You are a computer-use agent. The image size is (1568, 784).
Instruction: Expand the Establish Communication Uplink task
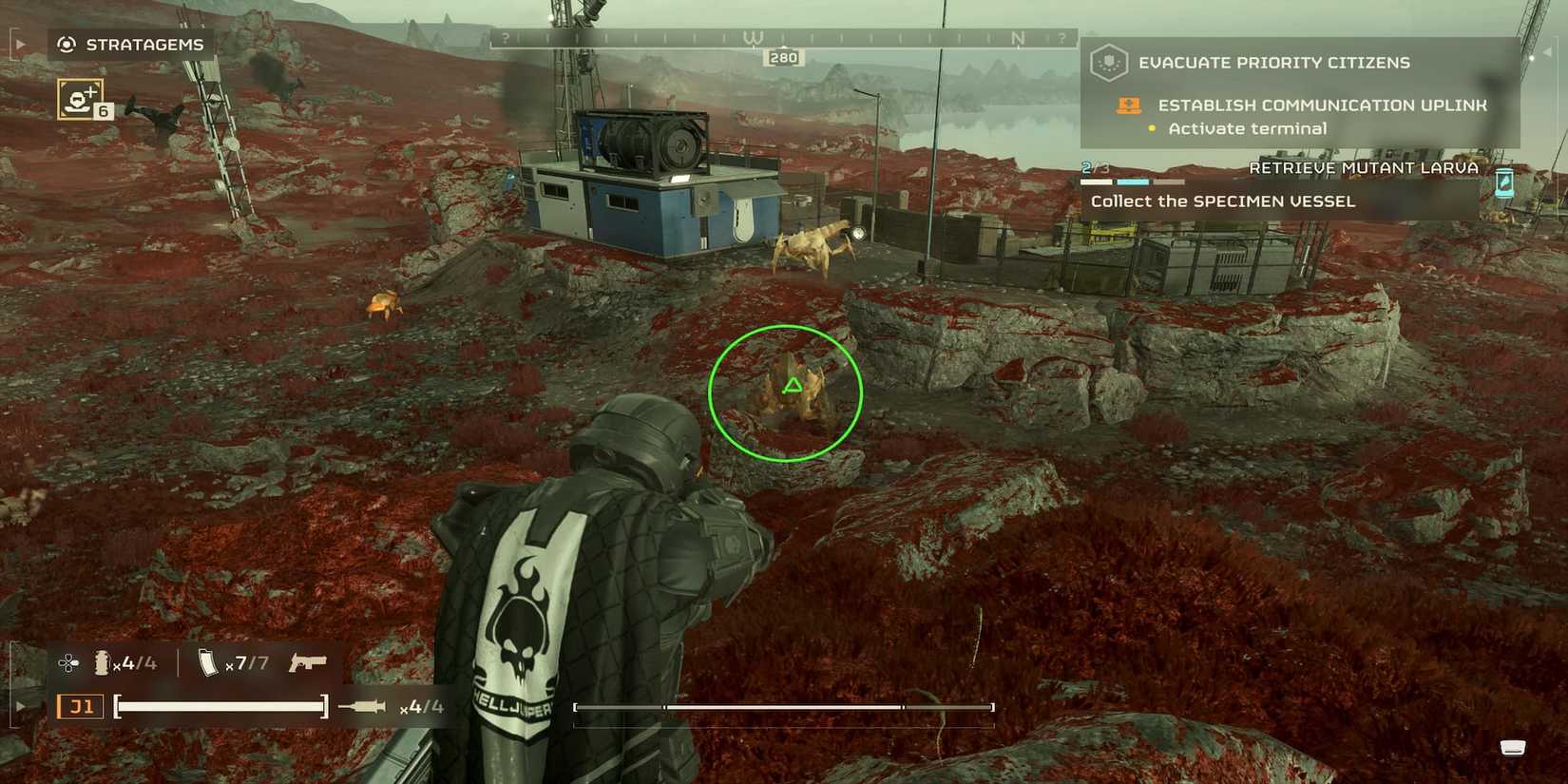[1321, 105]
